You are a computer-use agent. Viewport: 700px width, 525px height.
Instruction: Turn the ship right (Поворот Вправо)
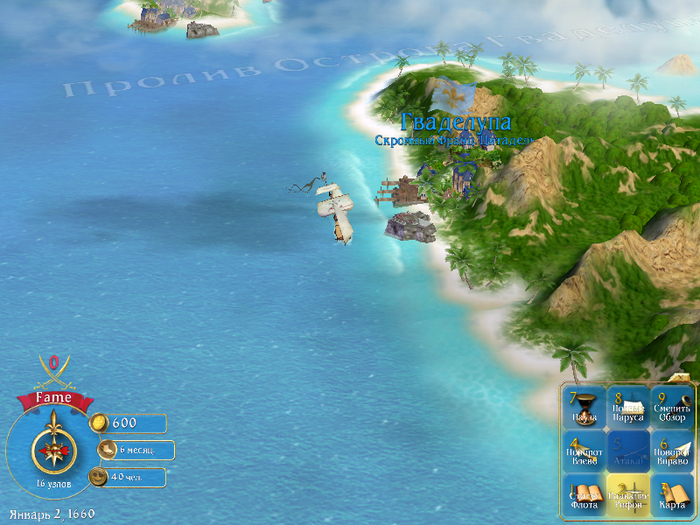pos(673,452)
